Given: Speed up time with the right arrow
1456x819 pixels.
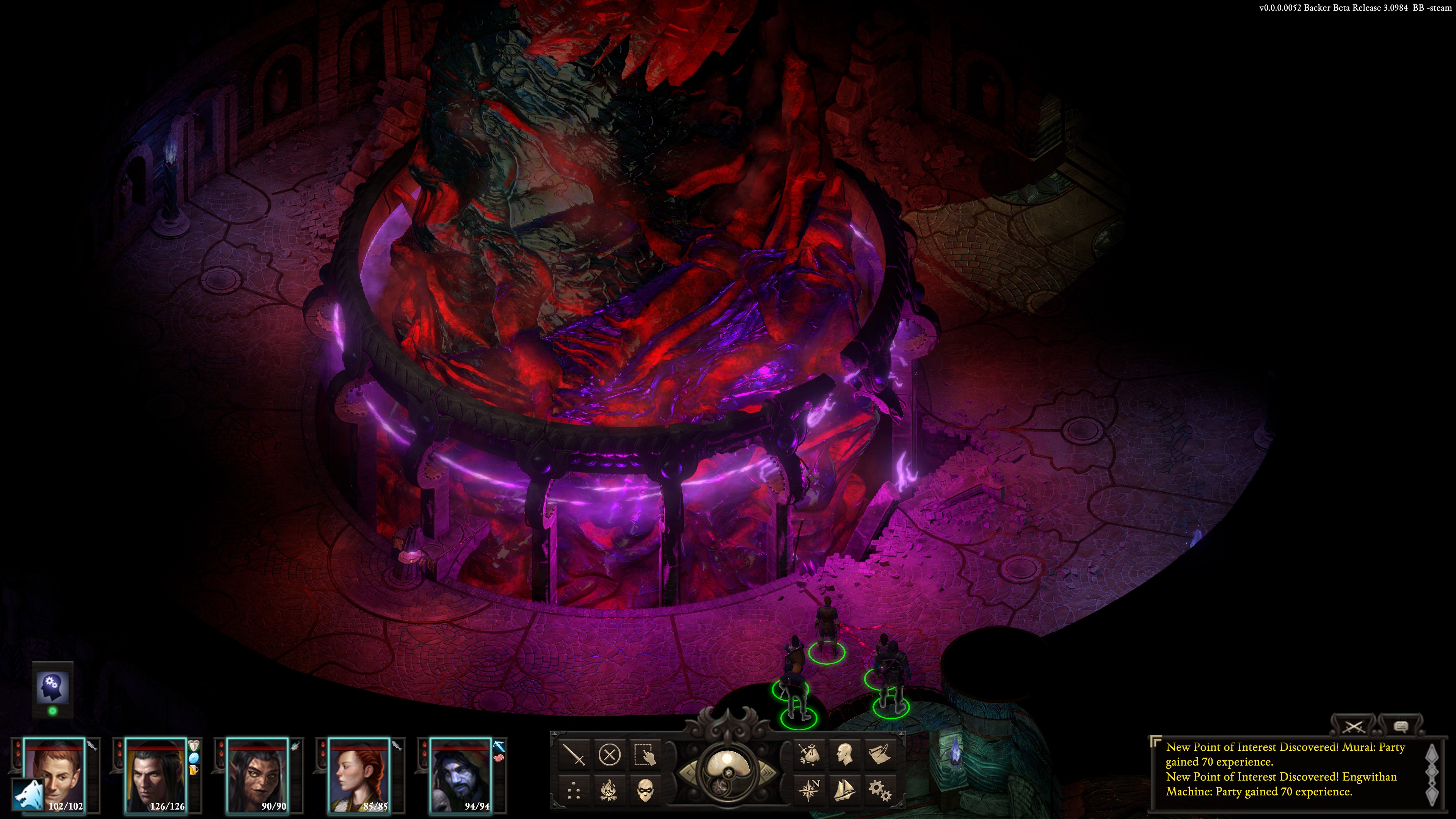Looking at the screenshot, I should click(769, 772).
